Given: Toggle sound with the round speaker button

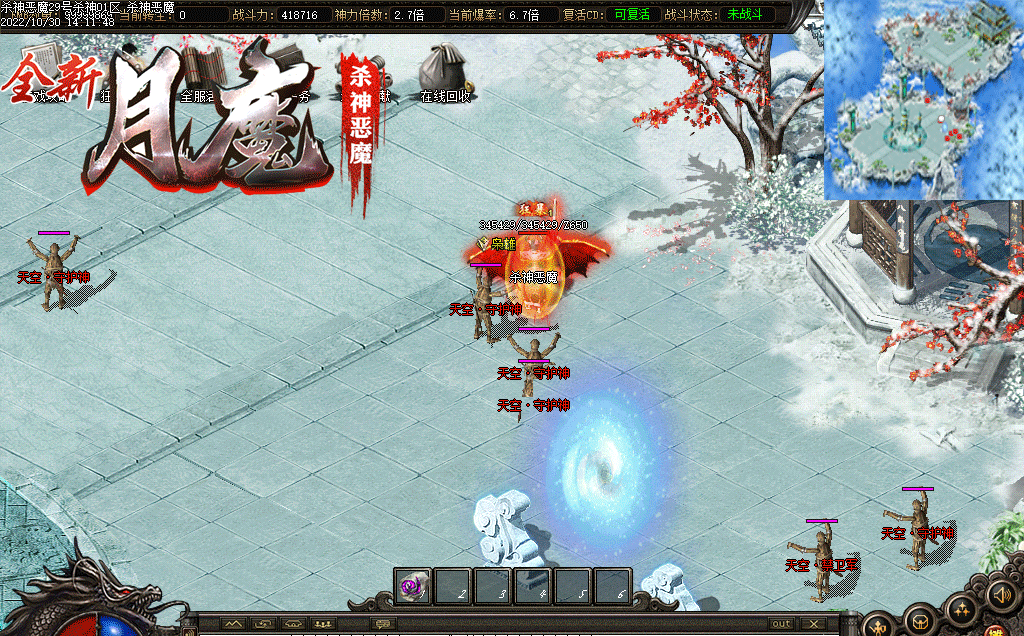Looking at the screenshot, I should click(x=1000, y=596).
